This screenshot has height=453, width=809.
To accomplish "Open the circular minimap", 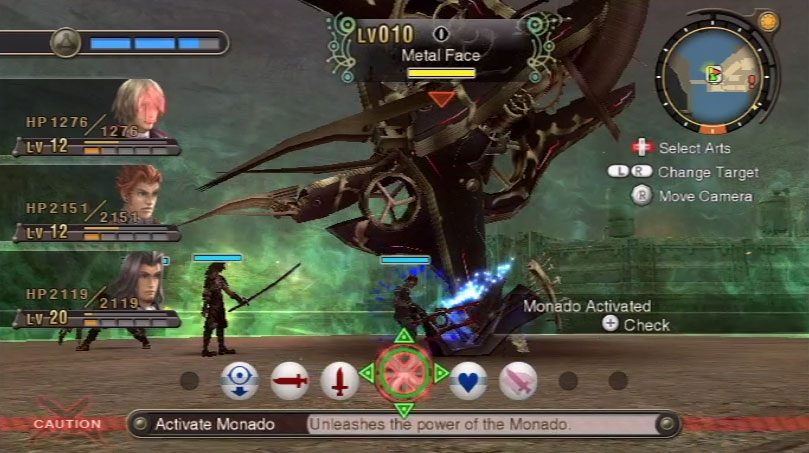I will 711,79.
